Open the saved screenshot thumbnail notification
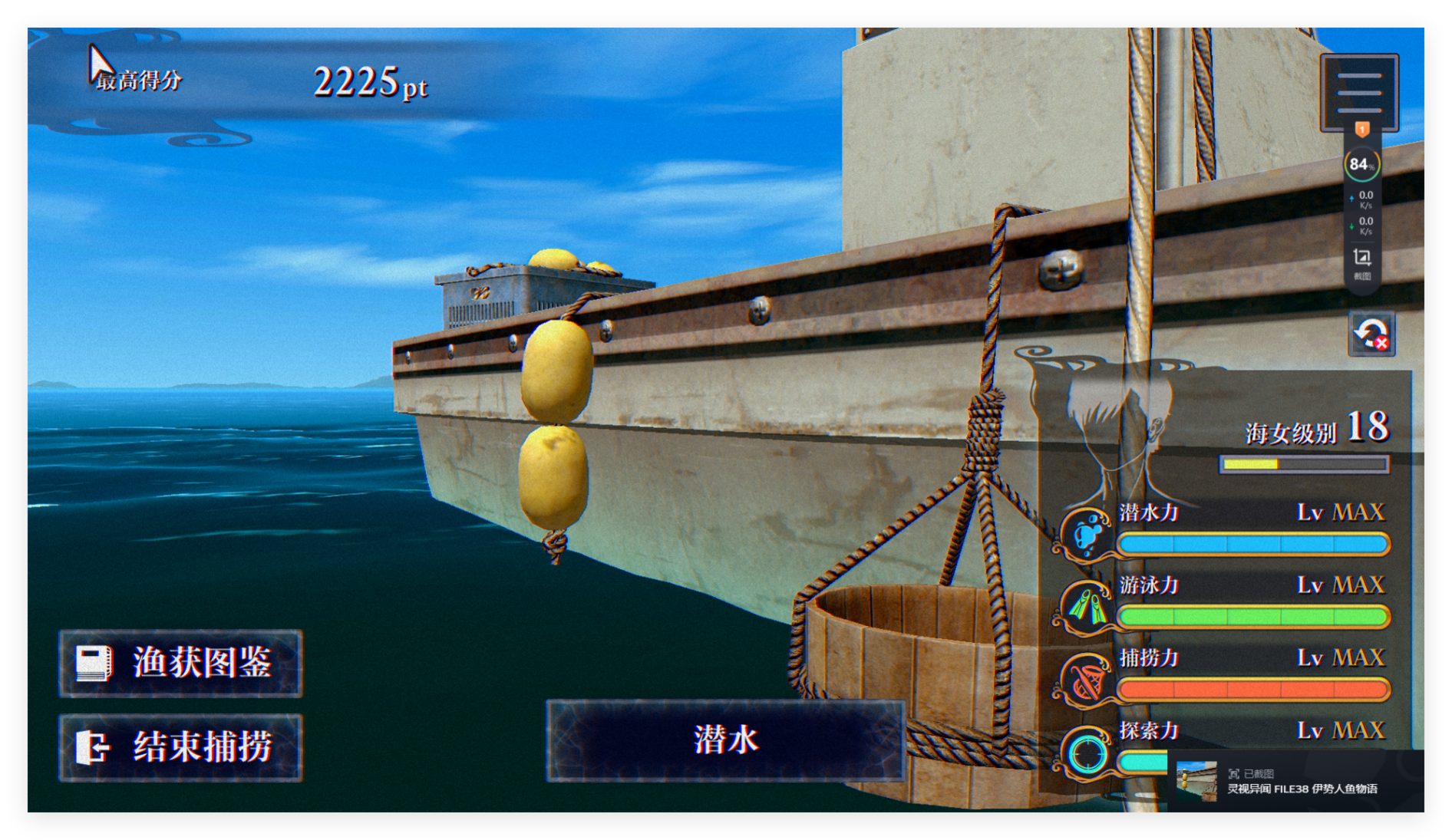The image size is (1452, 840). click(x=1196, y=781)
